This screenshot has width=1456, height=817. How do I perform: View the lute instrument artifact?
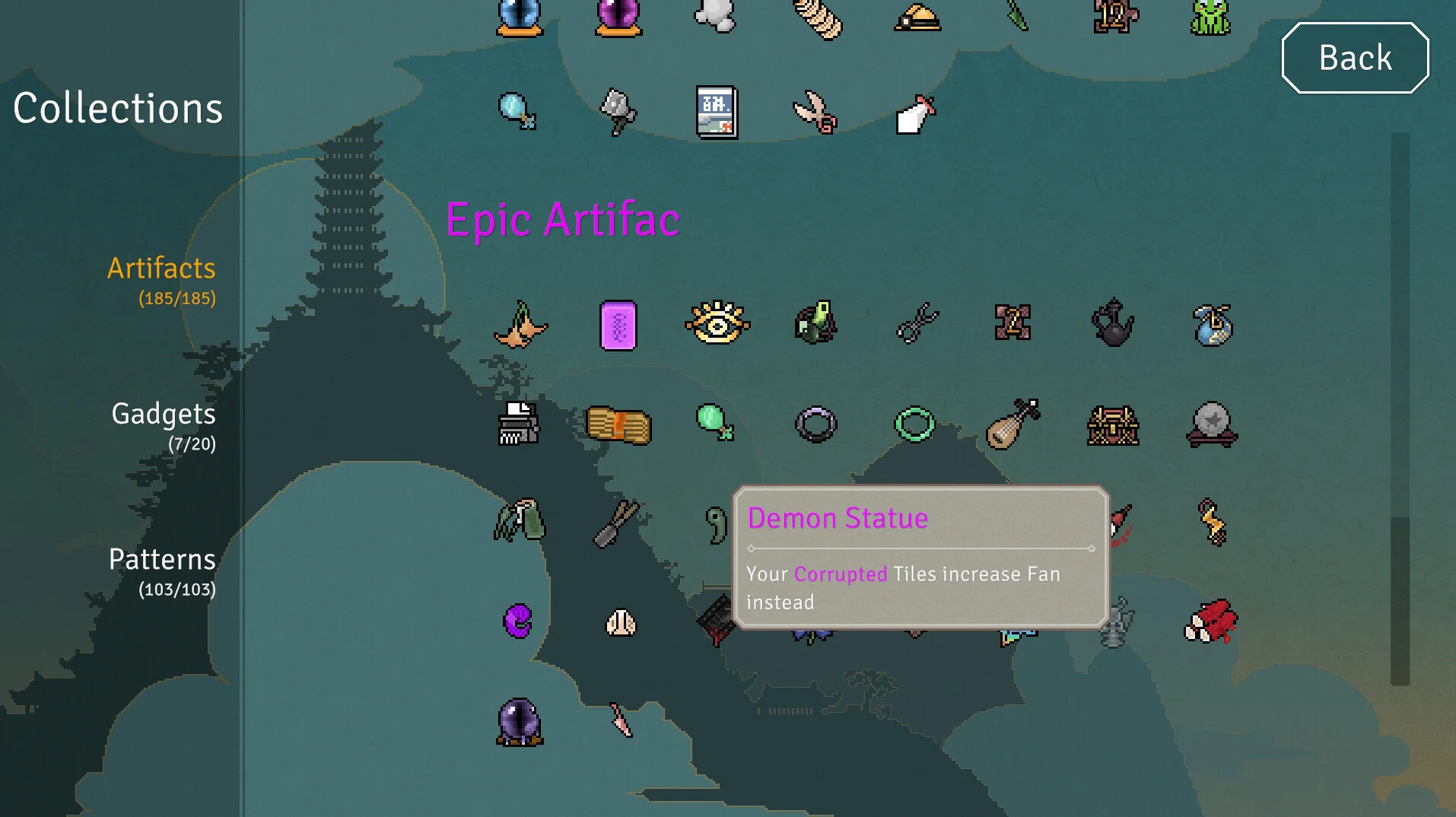click(x=1013, y=424)
